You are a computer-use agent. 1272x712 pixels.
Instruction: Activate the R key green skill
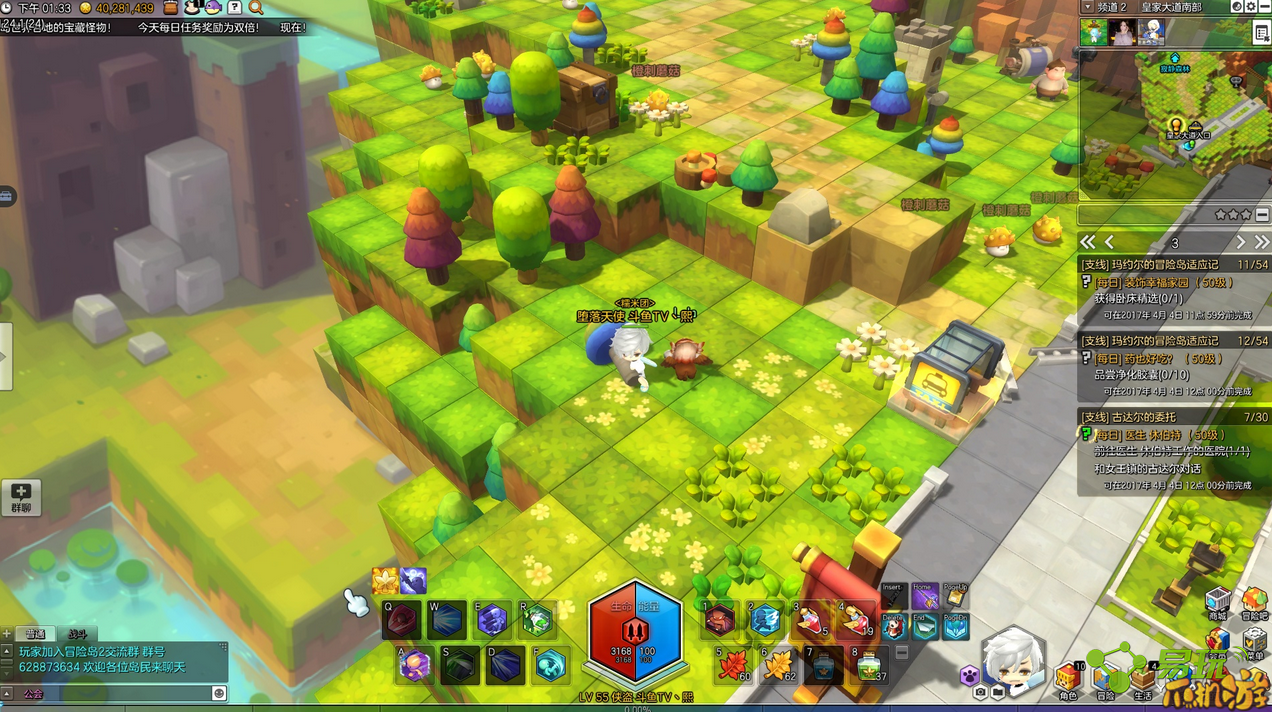[x=537, y=620]
